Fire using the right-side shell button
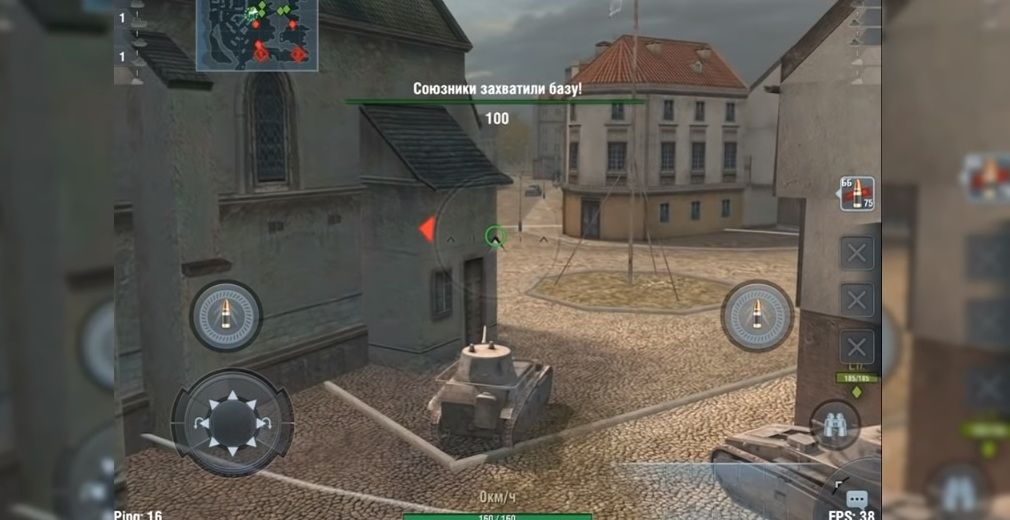The width and height of the screenshot is (1010, 520). click(757, 316)
